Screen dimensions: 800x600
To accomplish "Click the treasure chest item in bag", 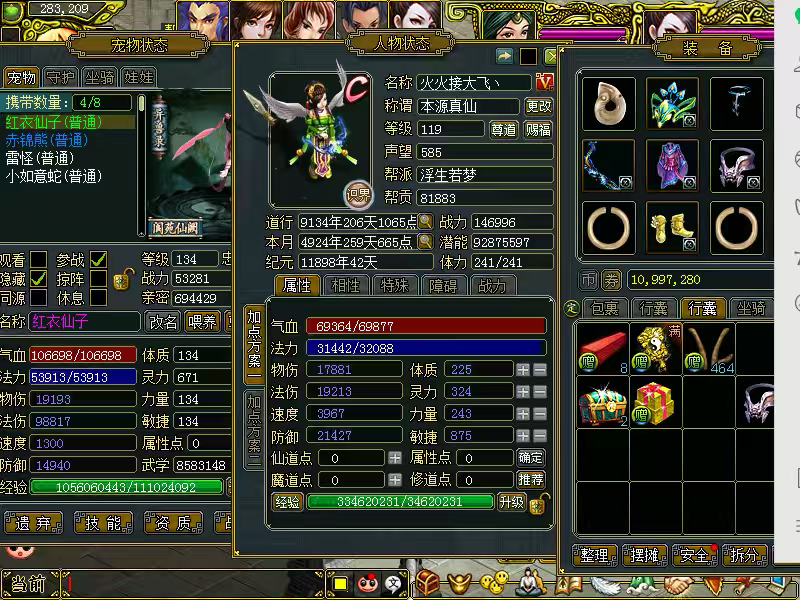I will pos(602,406).
